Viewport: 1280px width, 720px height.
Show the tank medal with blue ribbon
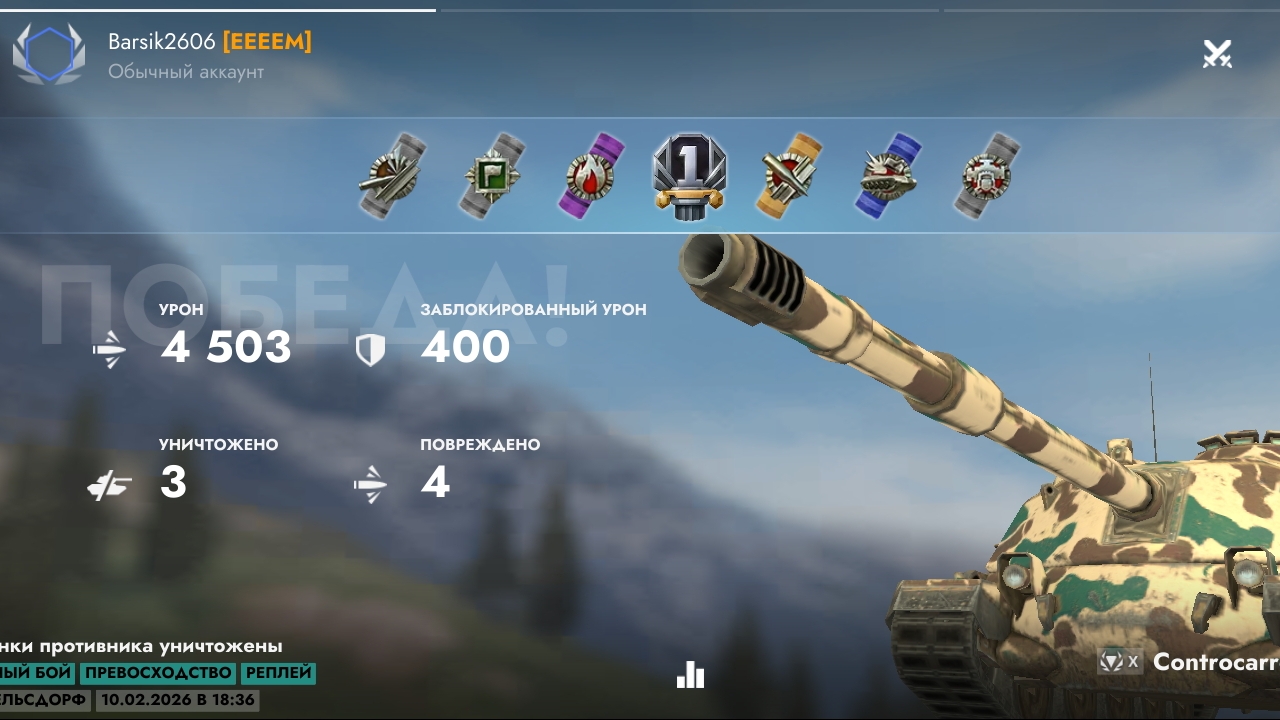(x=888, y=175)
